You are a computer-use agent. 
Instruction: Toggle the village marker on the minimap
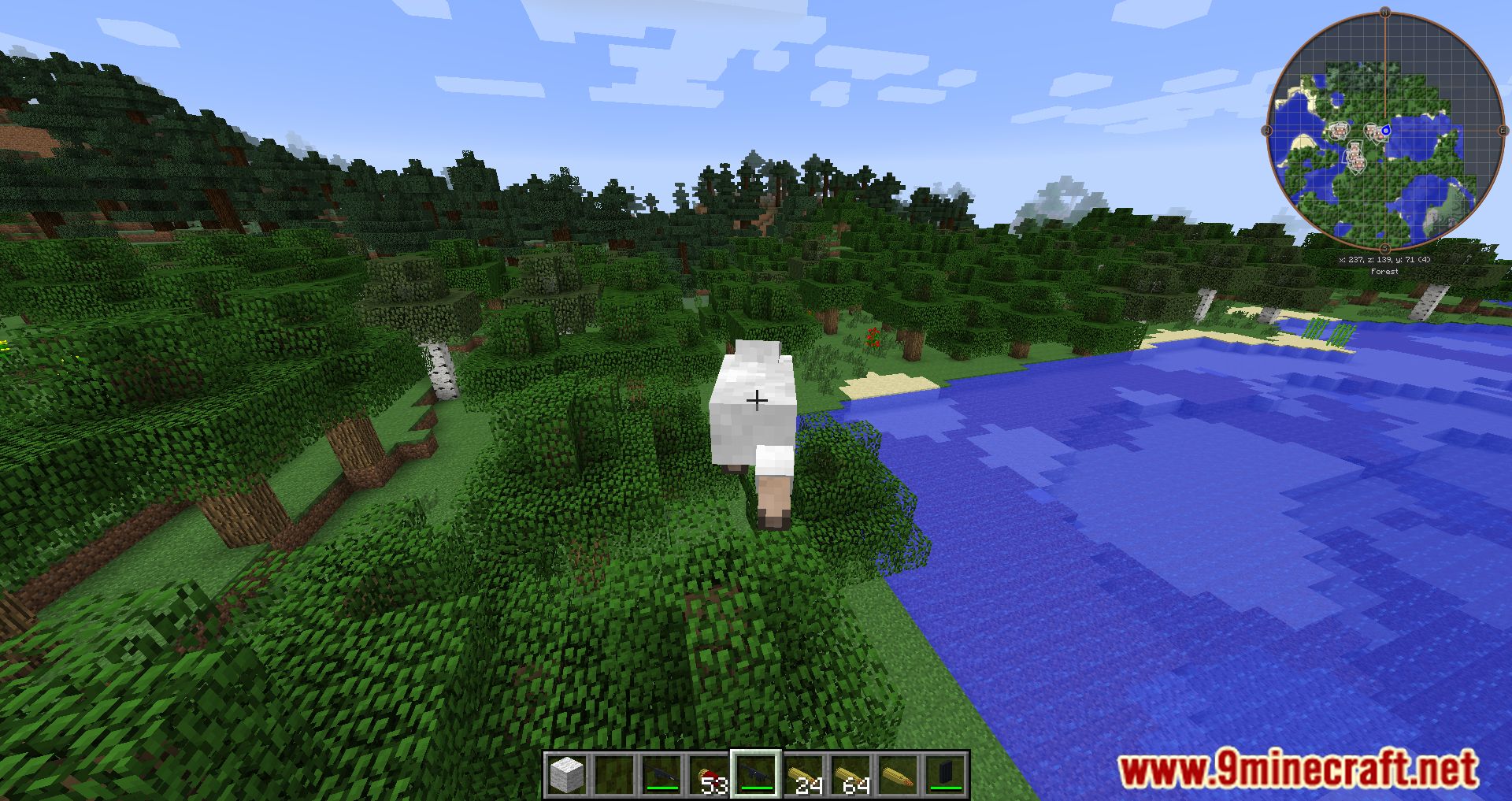click(x=1340, y=130)
